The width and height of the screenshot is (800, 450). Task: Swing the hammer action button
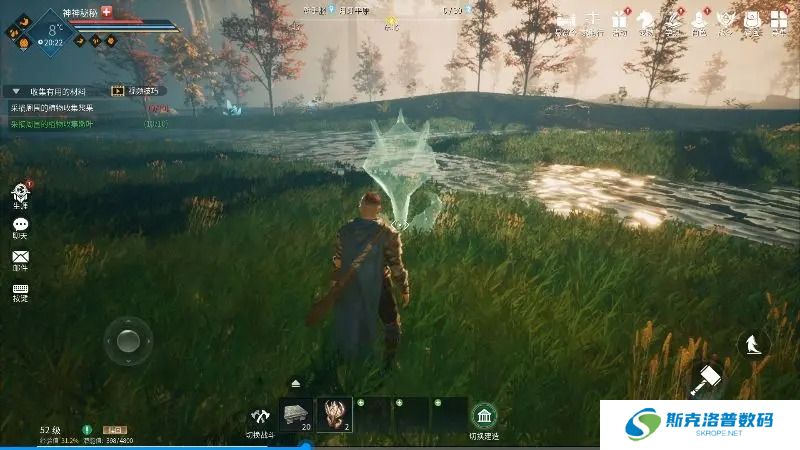click(708, 378)
